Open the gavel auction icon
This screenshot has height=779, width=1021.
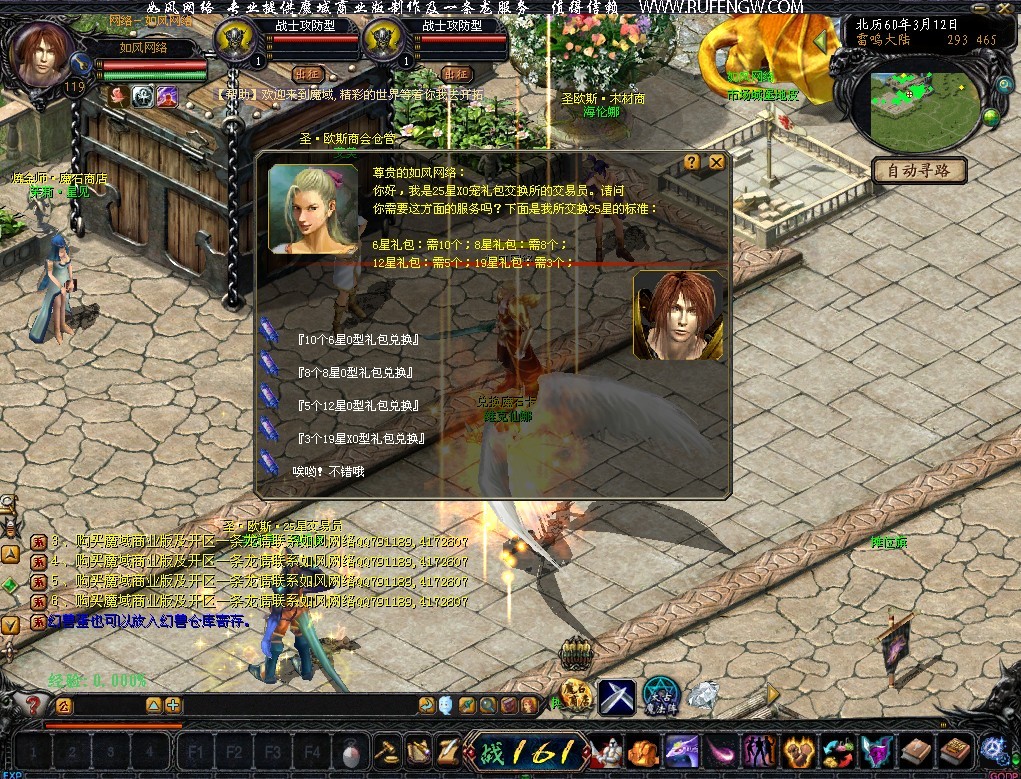tap(386, 750)
